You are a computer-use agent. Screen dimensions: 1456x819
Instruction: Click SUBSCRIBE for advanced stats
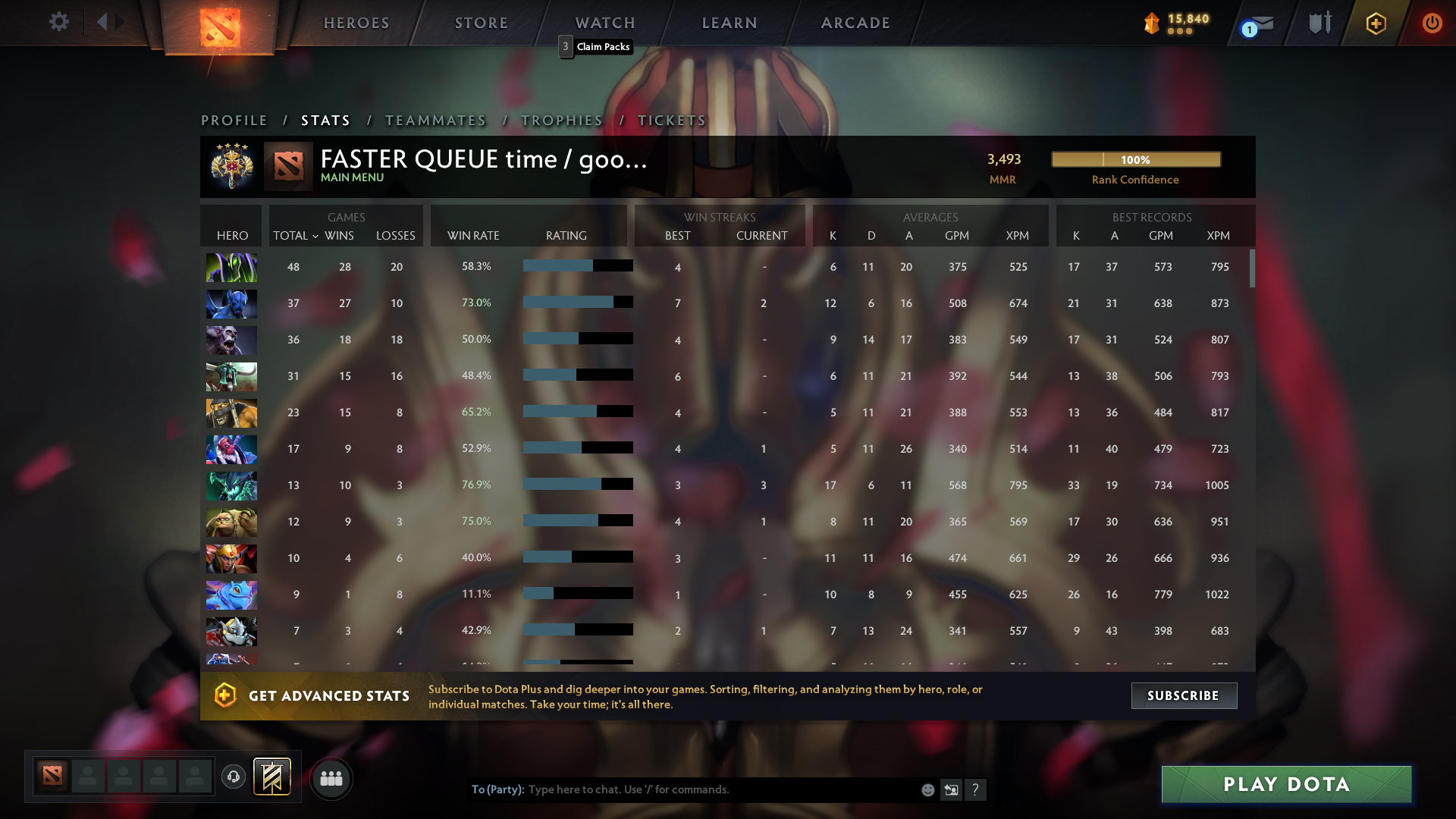coord(1184,695)
